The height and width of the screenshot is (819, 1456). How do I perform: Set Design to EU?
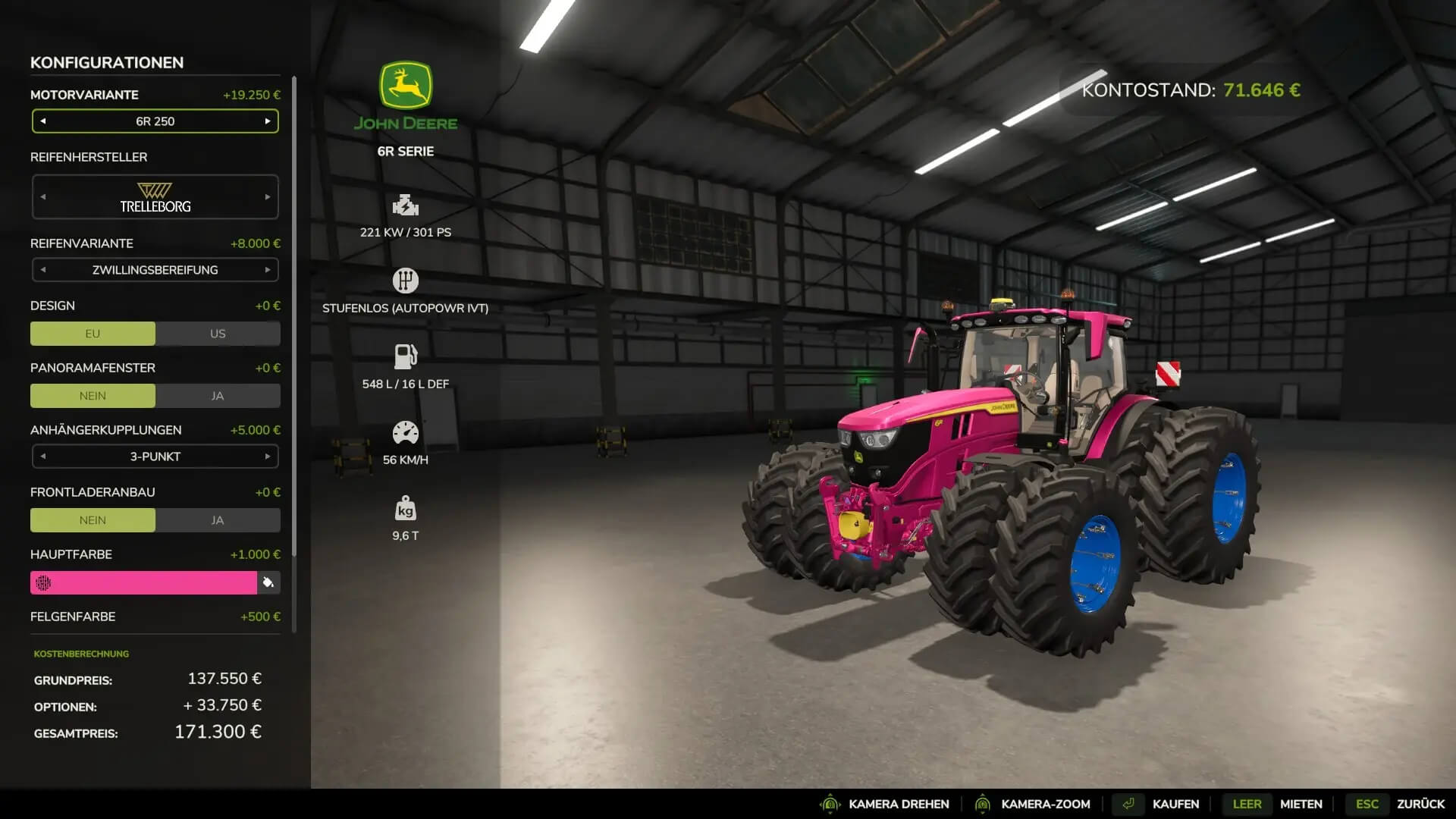[93, 334]
